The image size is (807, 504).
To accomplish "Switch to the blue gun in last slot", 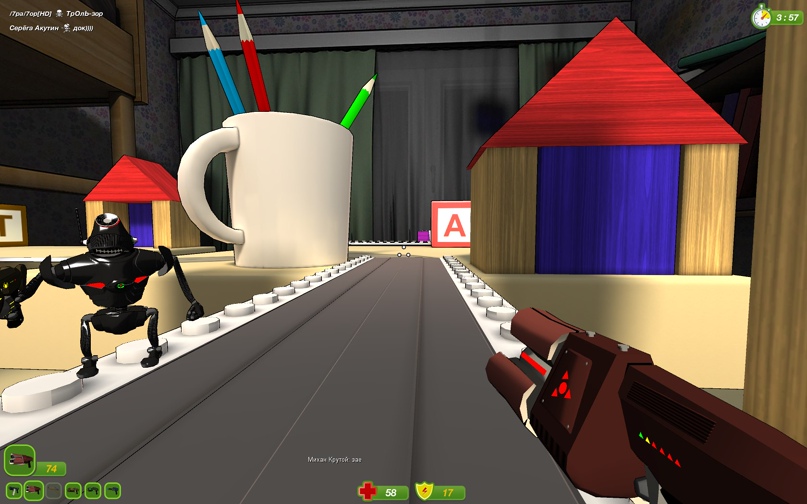I will coord(112,491).
